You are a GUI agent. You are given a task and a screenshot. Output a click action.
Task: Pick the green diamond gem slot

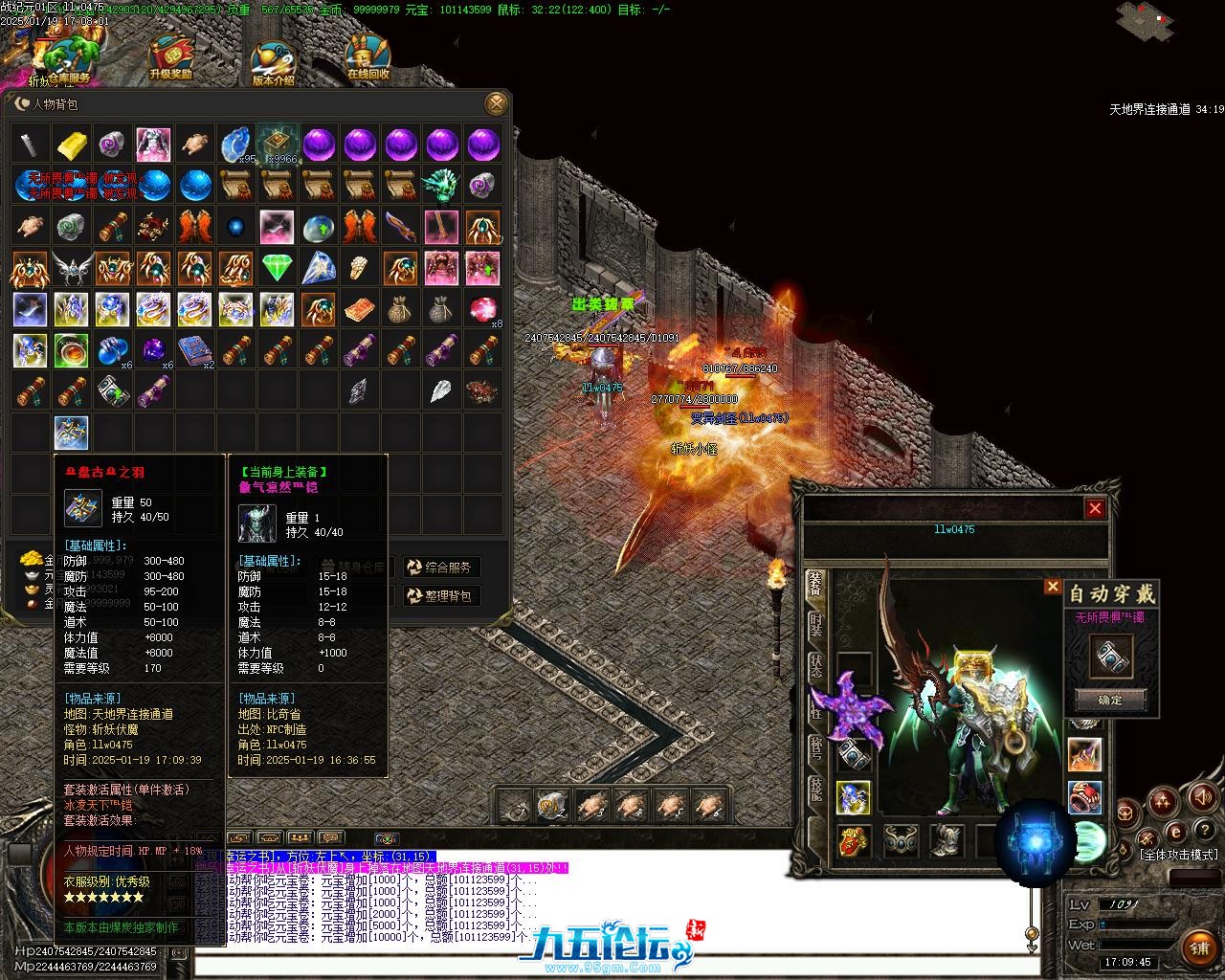pyautogui.click(x=278, y=268)
